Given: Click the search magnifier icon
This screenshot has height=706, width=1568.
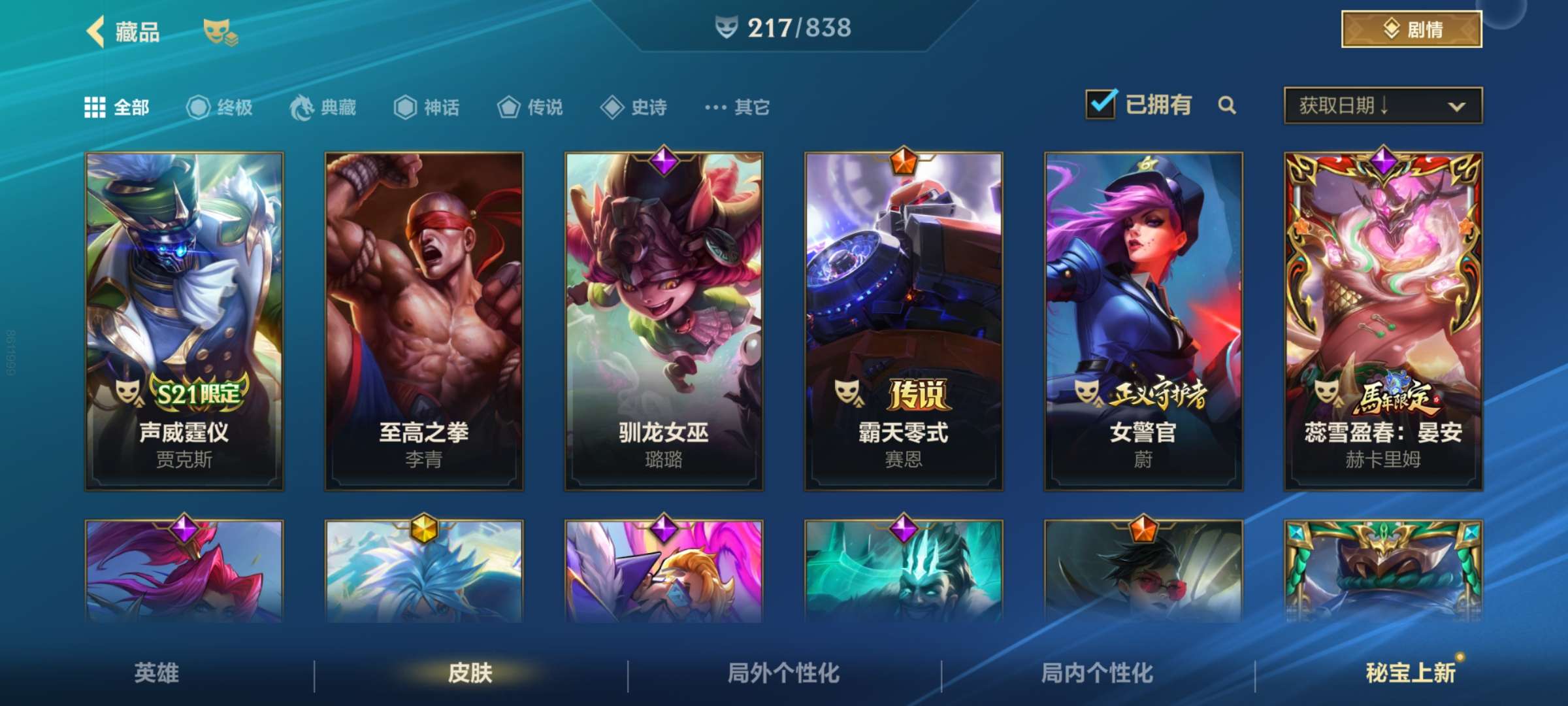Looking at the screenshot, I should [x=1228, y=105].
